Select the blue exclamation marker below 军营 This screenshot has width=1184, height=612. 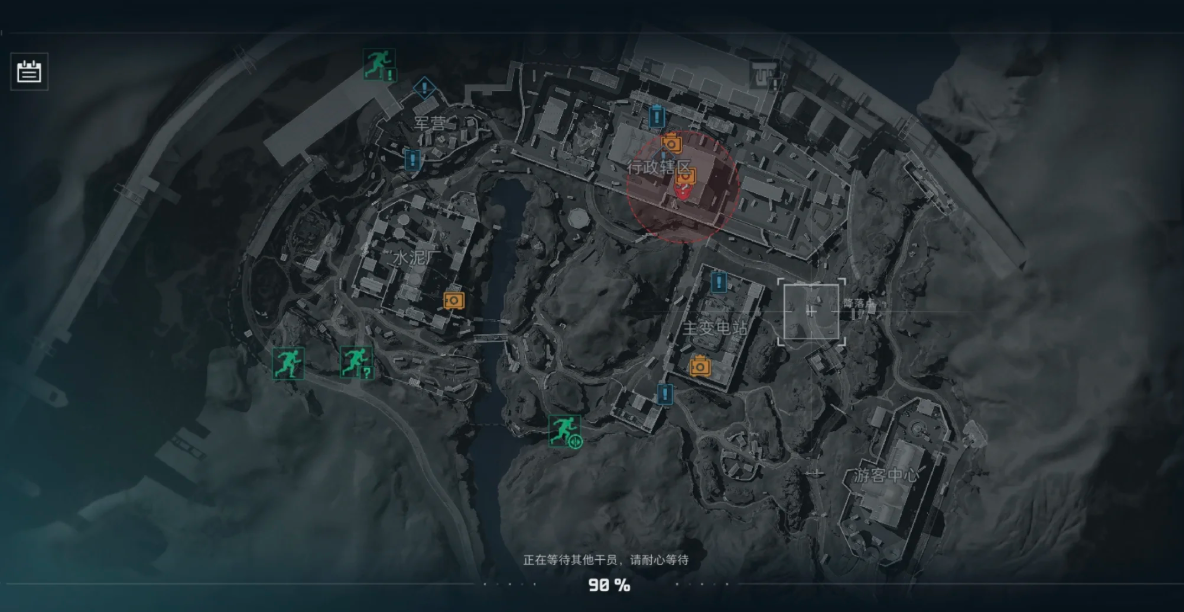point(412,159)
